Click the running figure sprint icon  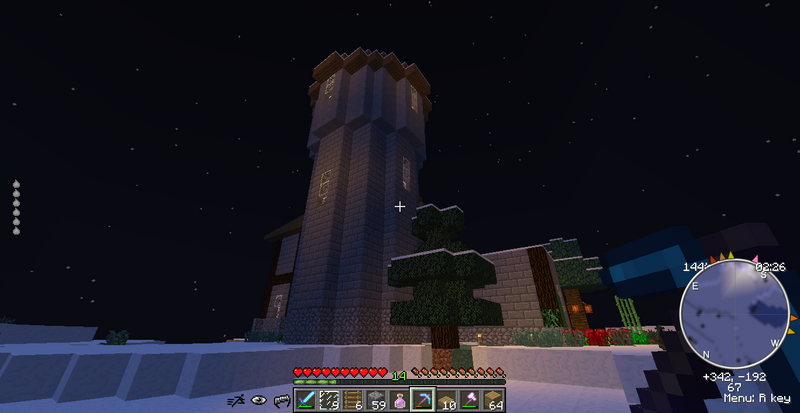point(236,400)
